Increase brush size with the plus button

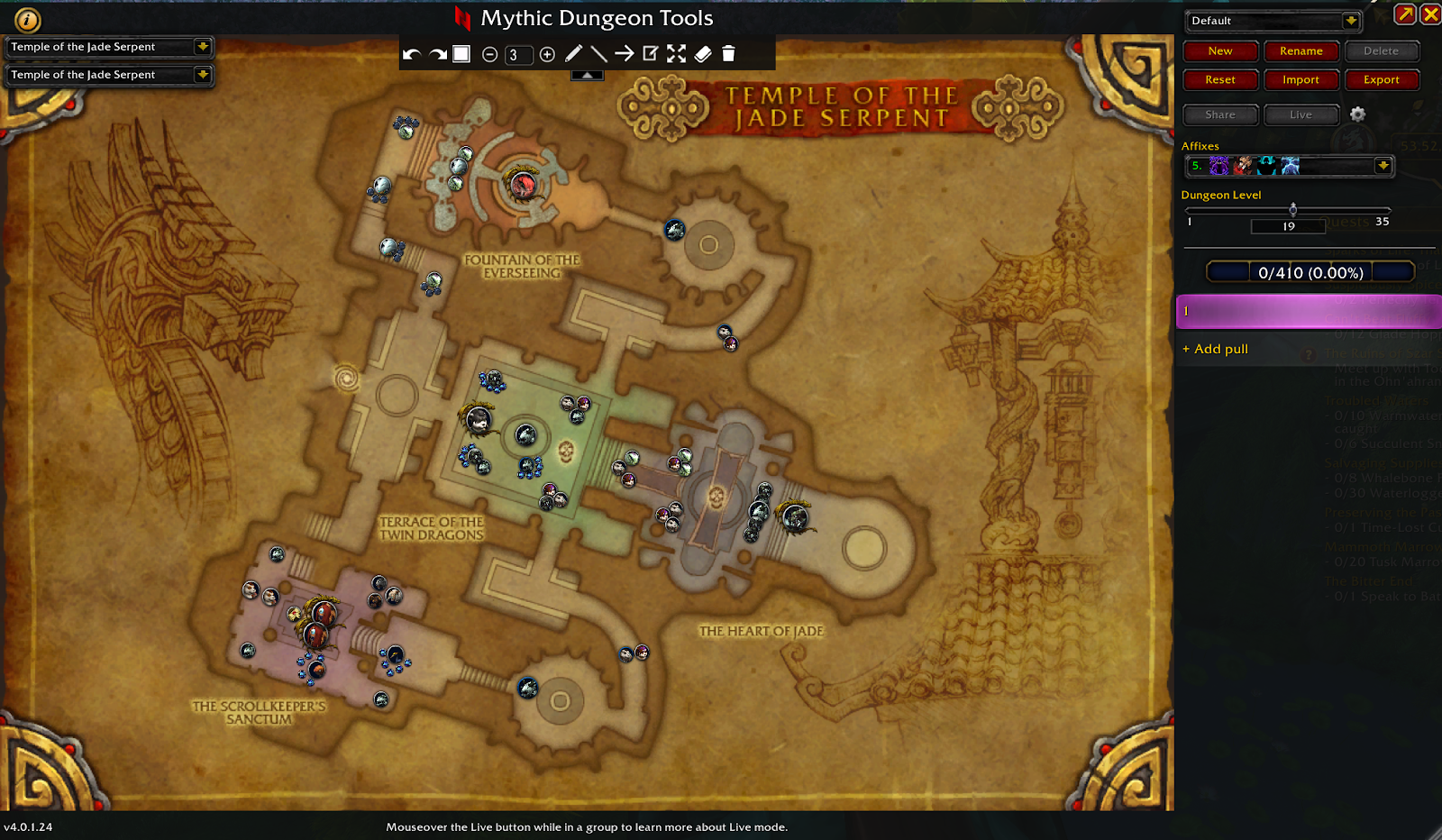tap(547, 55)
